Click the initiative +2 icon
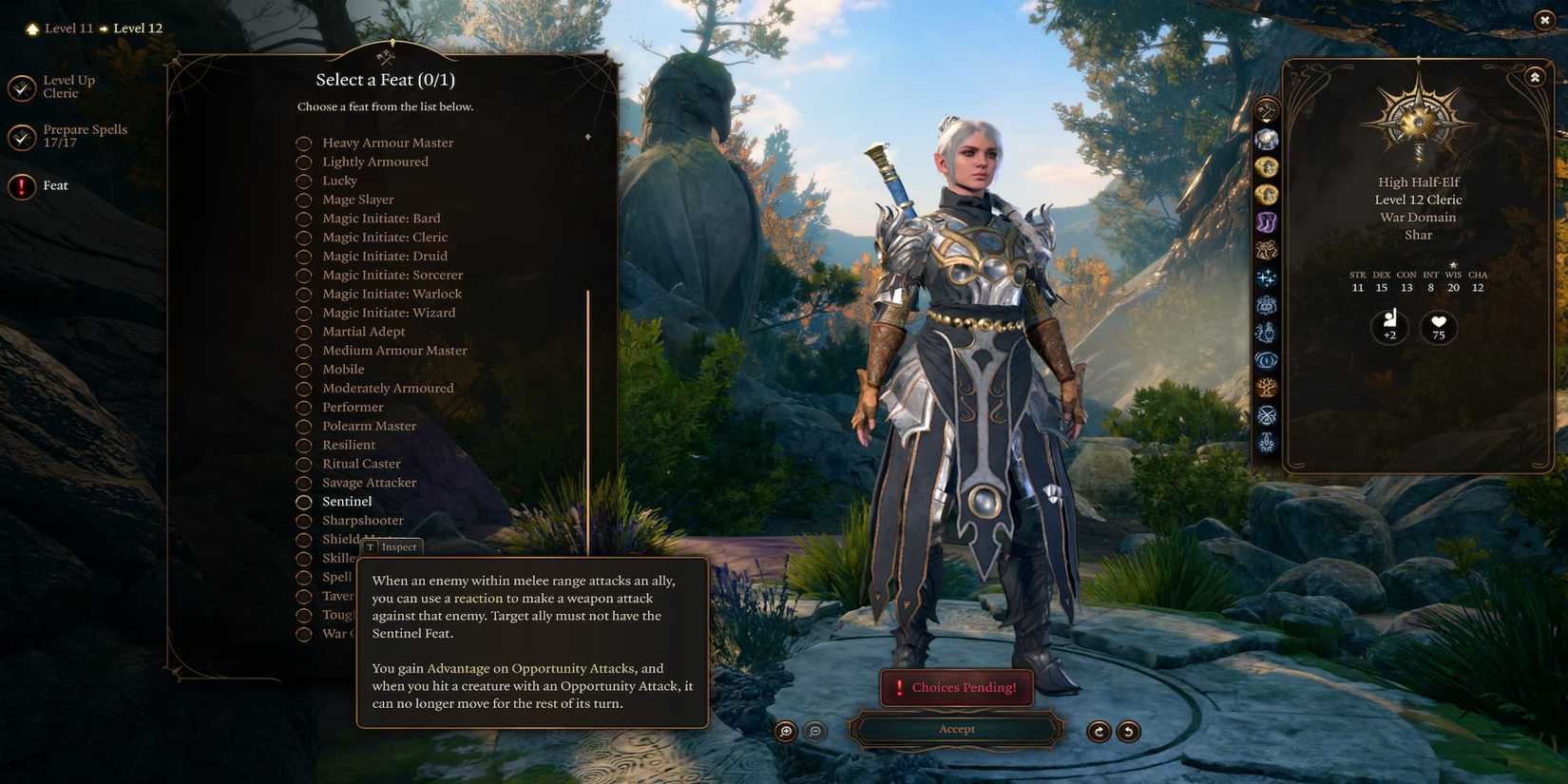The height and width of the screenshot is (784, 1568). [1389, 326]
